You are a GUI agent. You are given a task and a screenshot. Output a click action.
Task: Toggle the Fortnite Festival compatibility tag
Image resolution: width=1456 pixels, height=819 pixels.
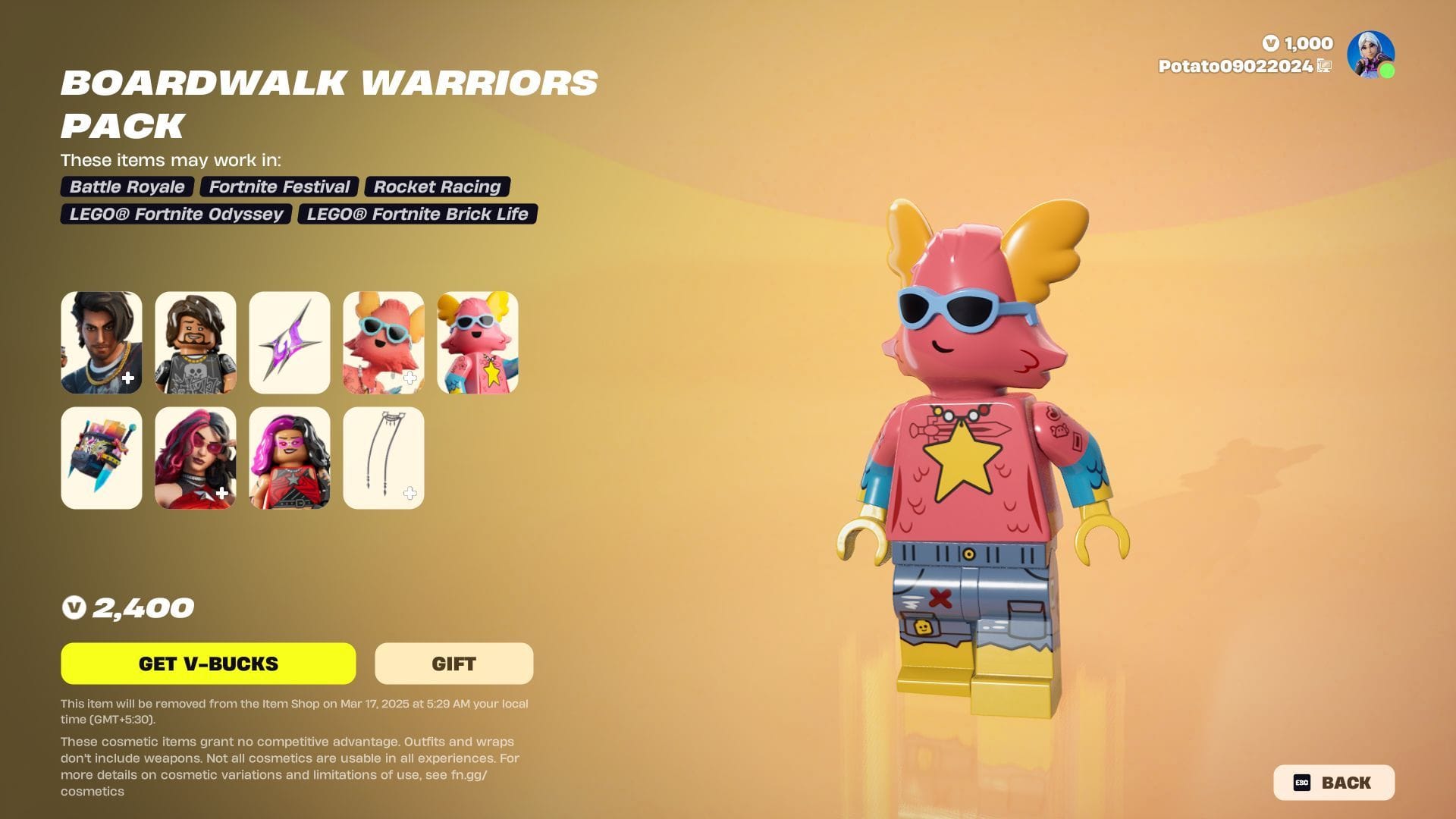point(280,187)
